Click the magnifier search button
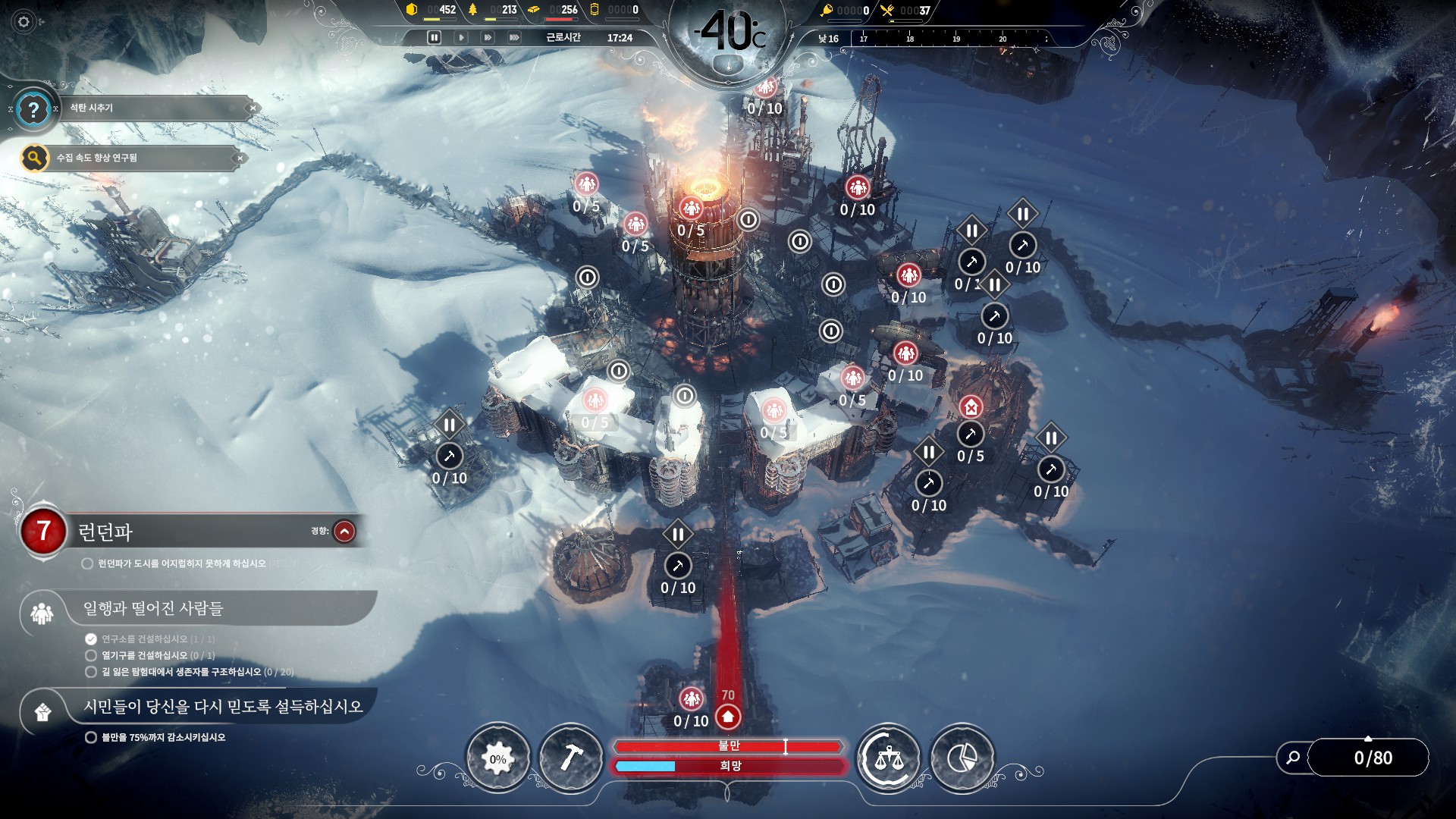 click(x=1293, y=758)
